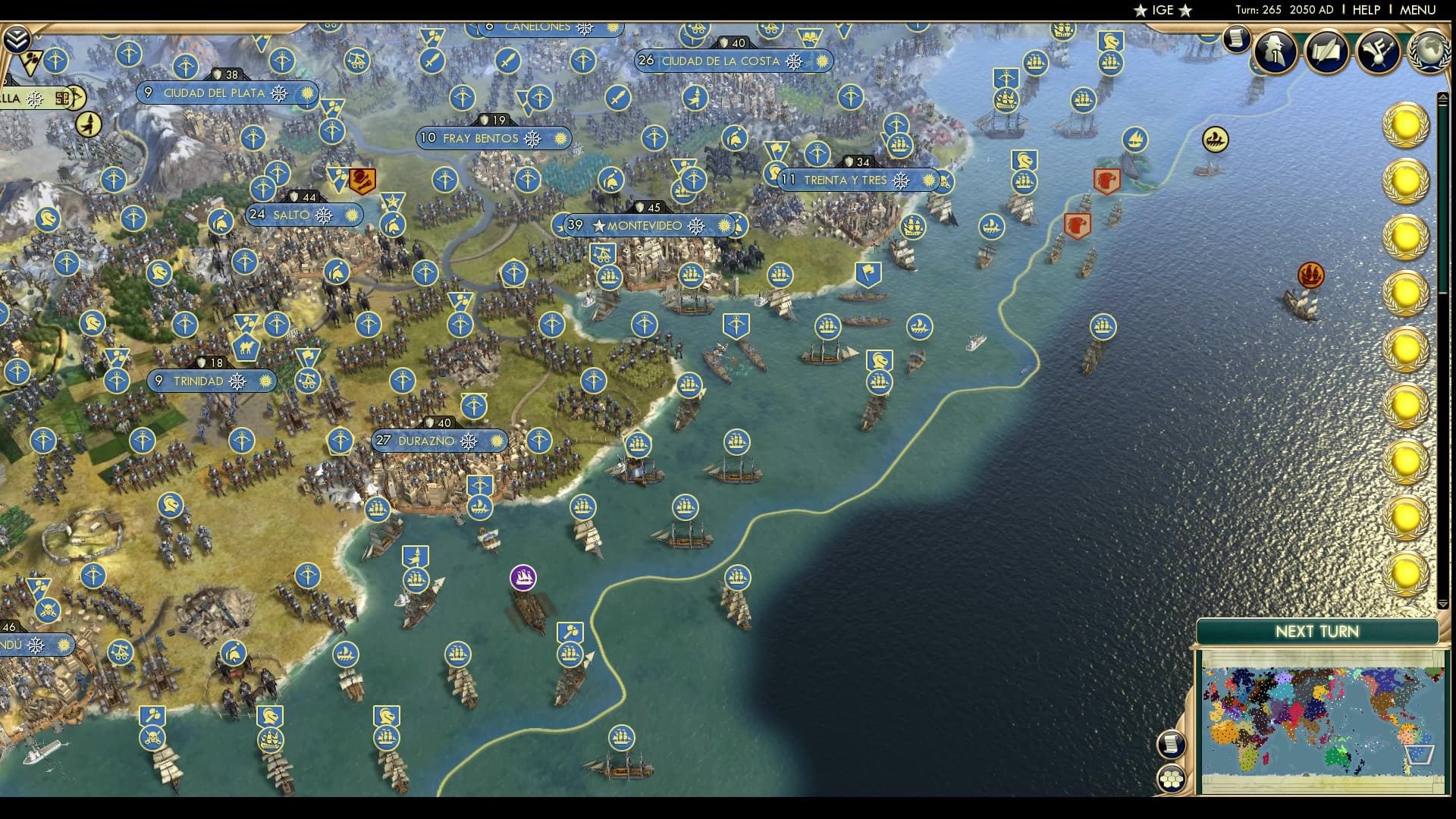Image resolution: width=1456 pixels, height=819 pixels.
Task: Select the red enemy naval flag near Treinta y Tres
Action: coord(1107,180)
